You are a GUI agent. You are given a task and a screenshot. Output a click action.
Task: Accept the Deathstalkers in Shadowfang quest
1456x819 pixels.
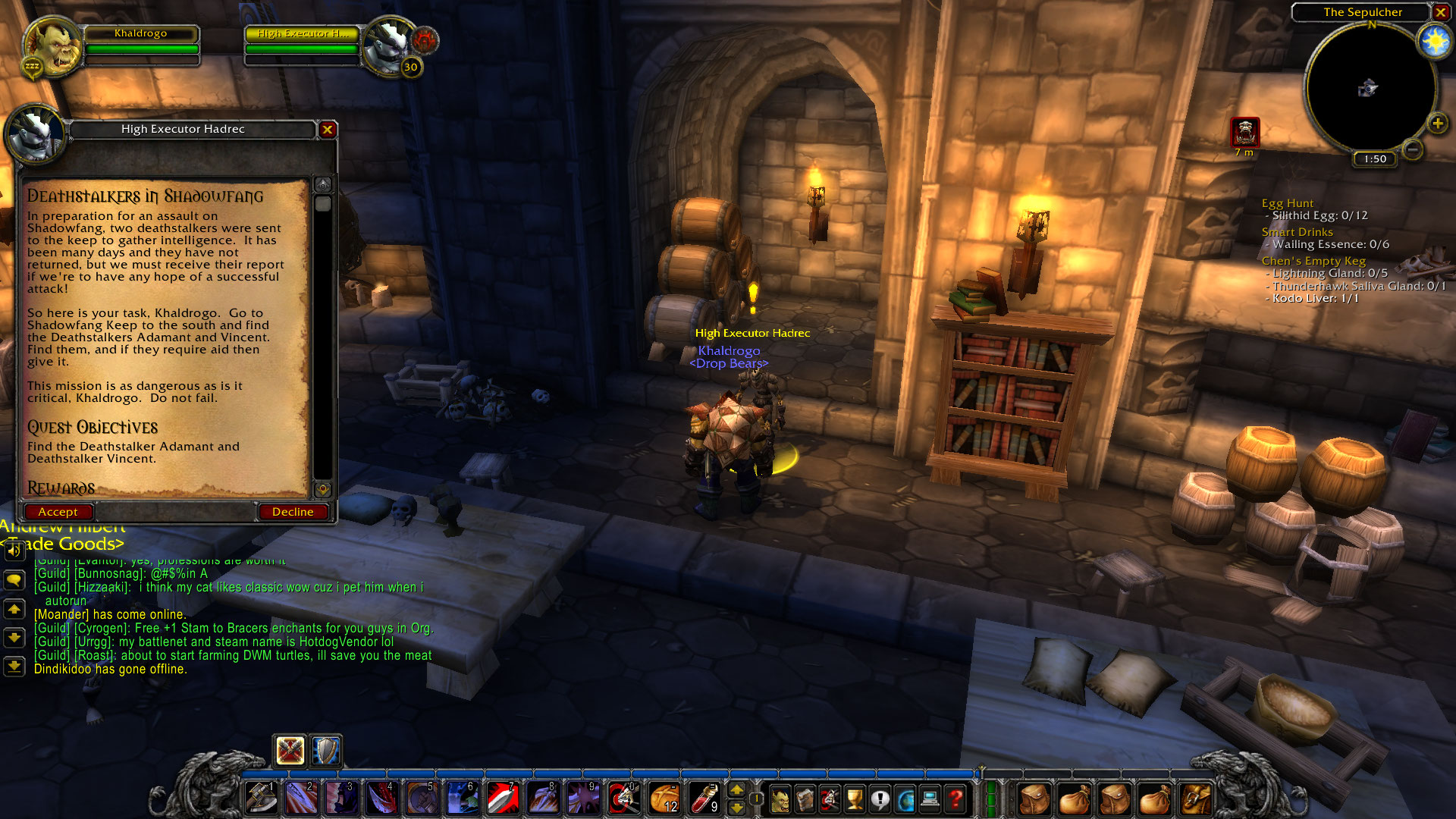(58, 512)
